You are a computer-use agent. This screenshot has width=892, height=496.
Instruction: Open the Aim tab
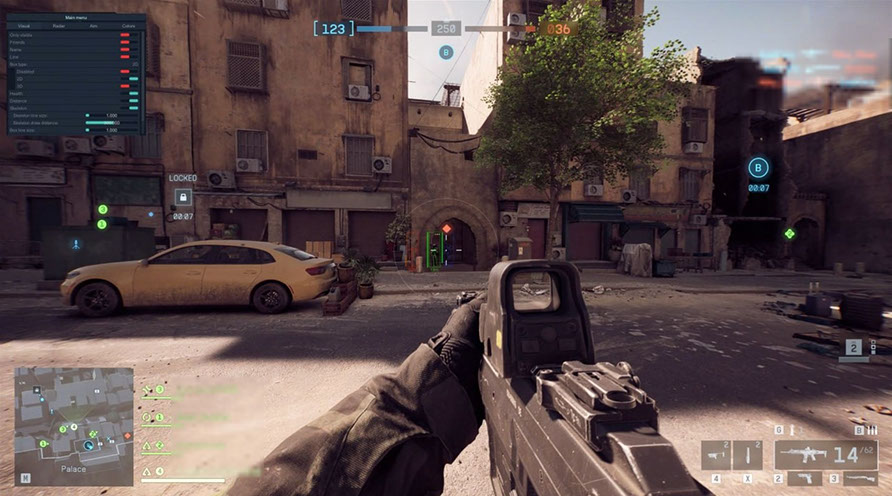(93, 26)
